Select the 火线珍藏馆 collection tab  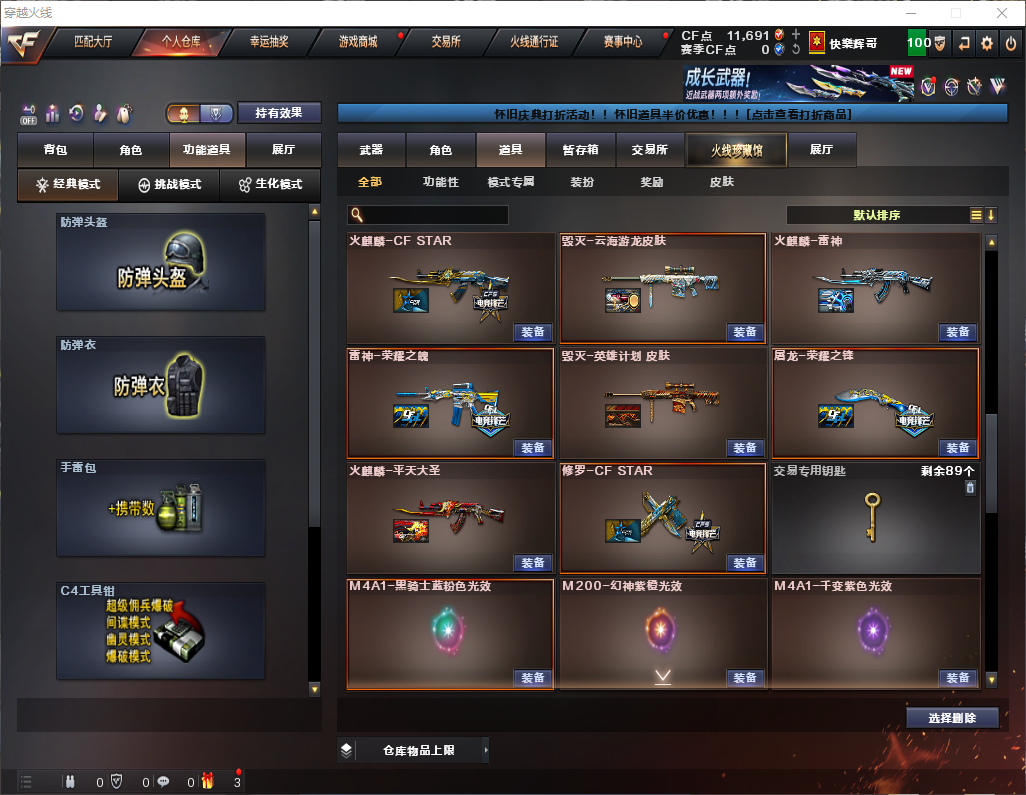tap(735, 150)
